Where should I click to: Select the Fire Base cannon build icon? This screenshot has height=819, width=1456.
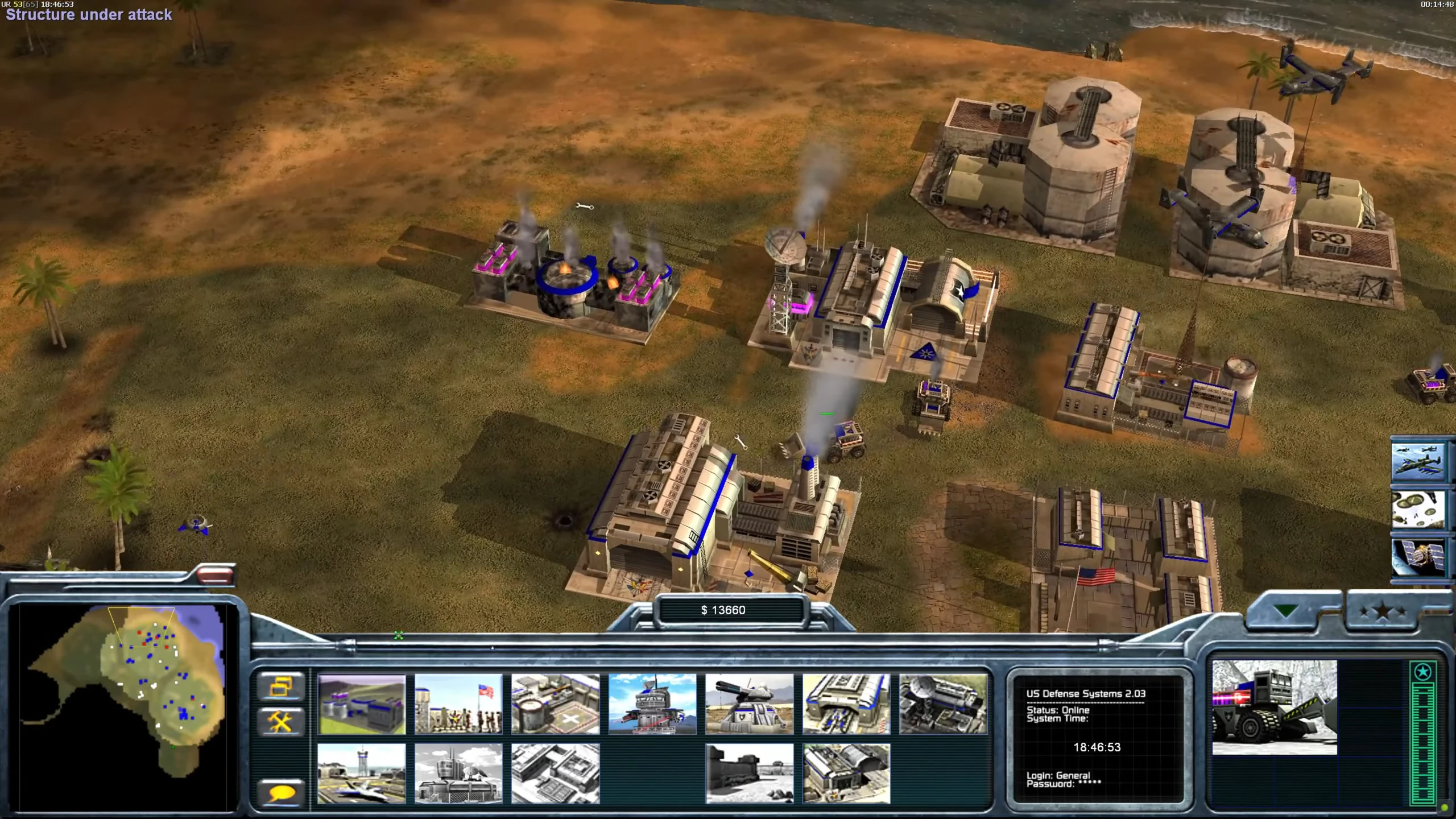pos(750,704)
